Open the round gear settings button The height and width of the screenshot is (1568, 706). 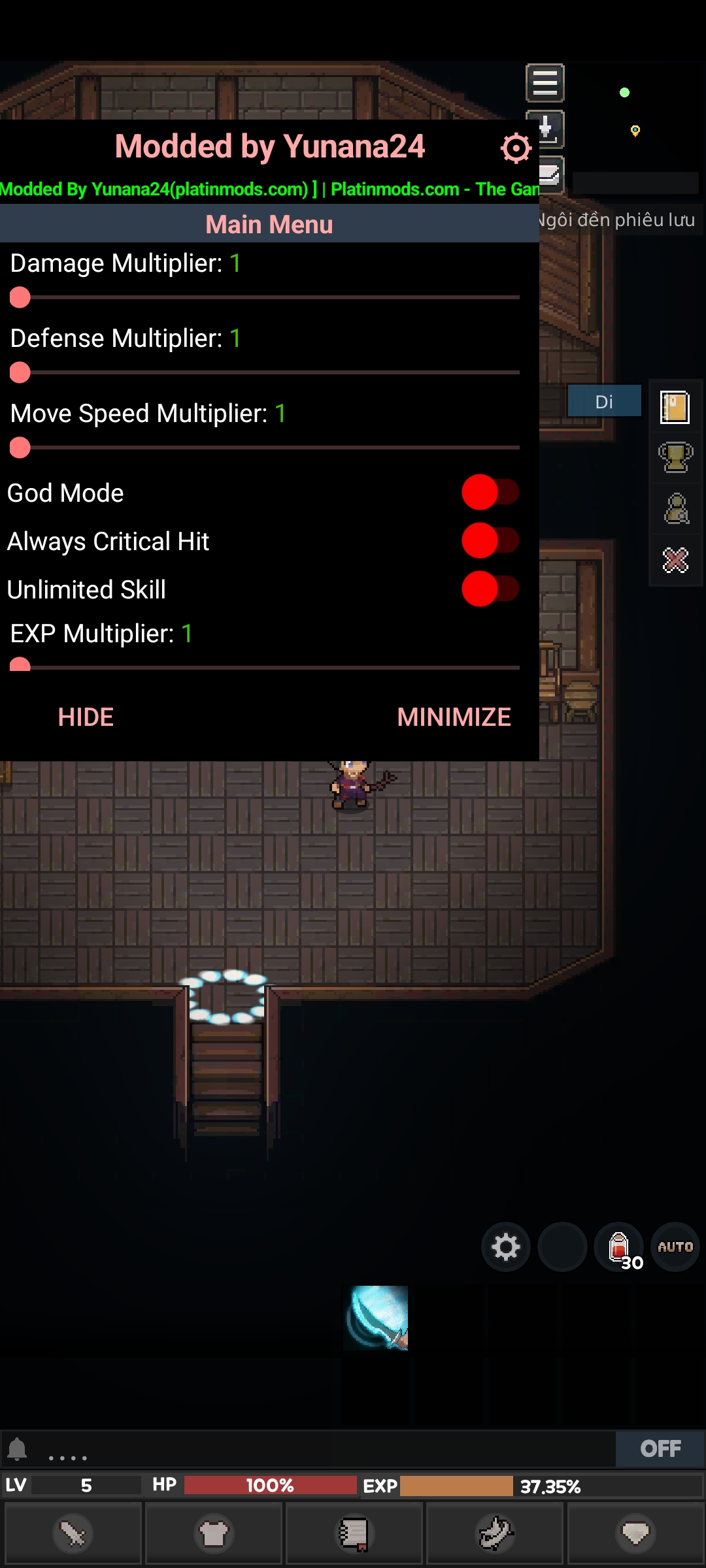pos(506,1247)
